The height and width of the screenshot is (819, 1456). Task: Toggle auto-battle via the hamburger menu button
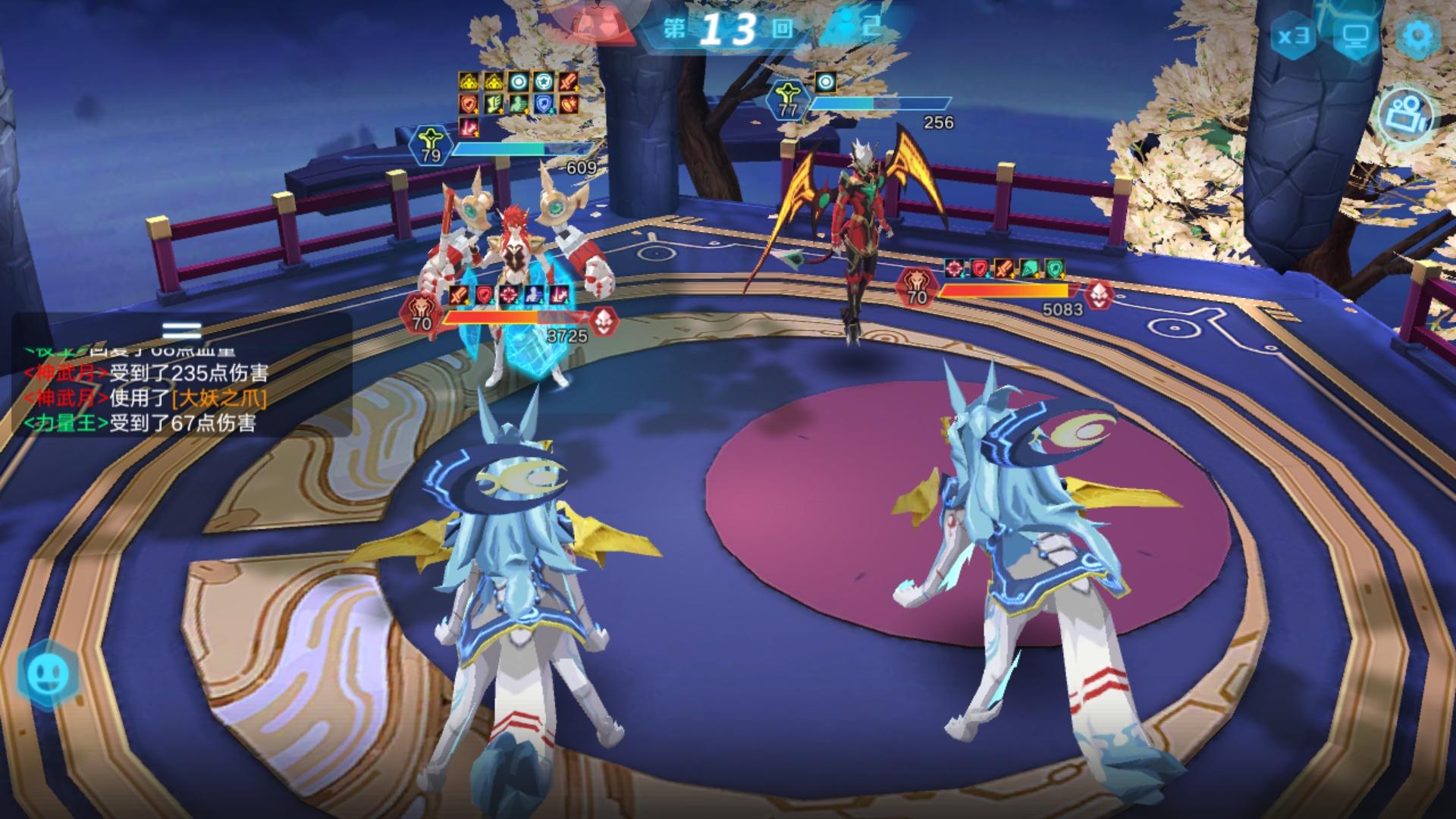pyautogui.click(x=181, y=328)
